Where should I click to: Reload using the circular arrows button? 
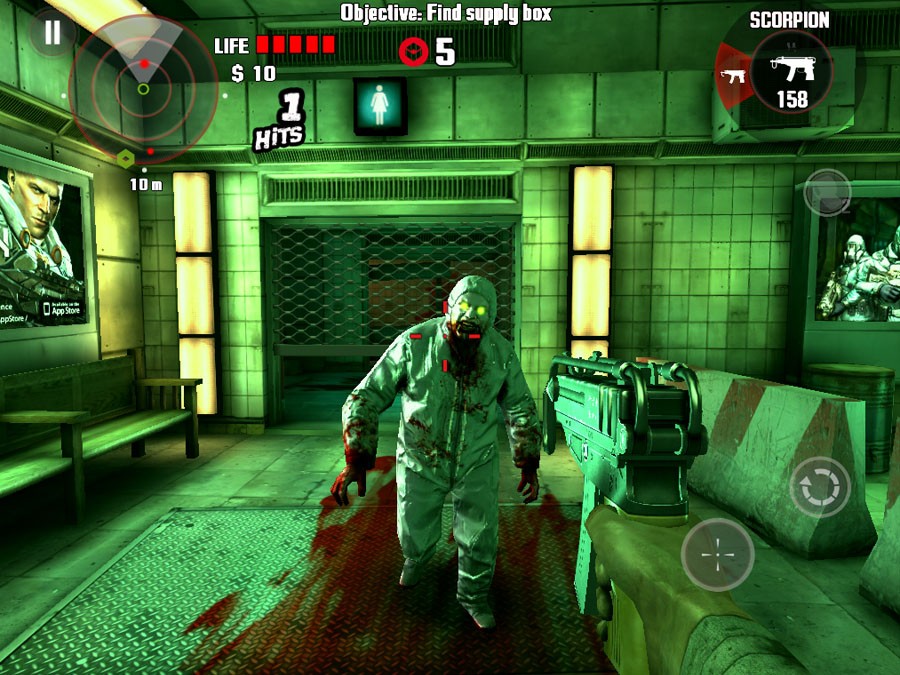[x=820, y=487]
